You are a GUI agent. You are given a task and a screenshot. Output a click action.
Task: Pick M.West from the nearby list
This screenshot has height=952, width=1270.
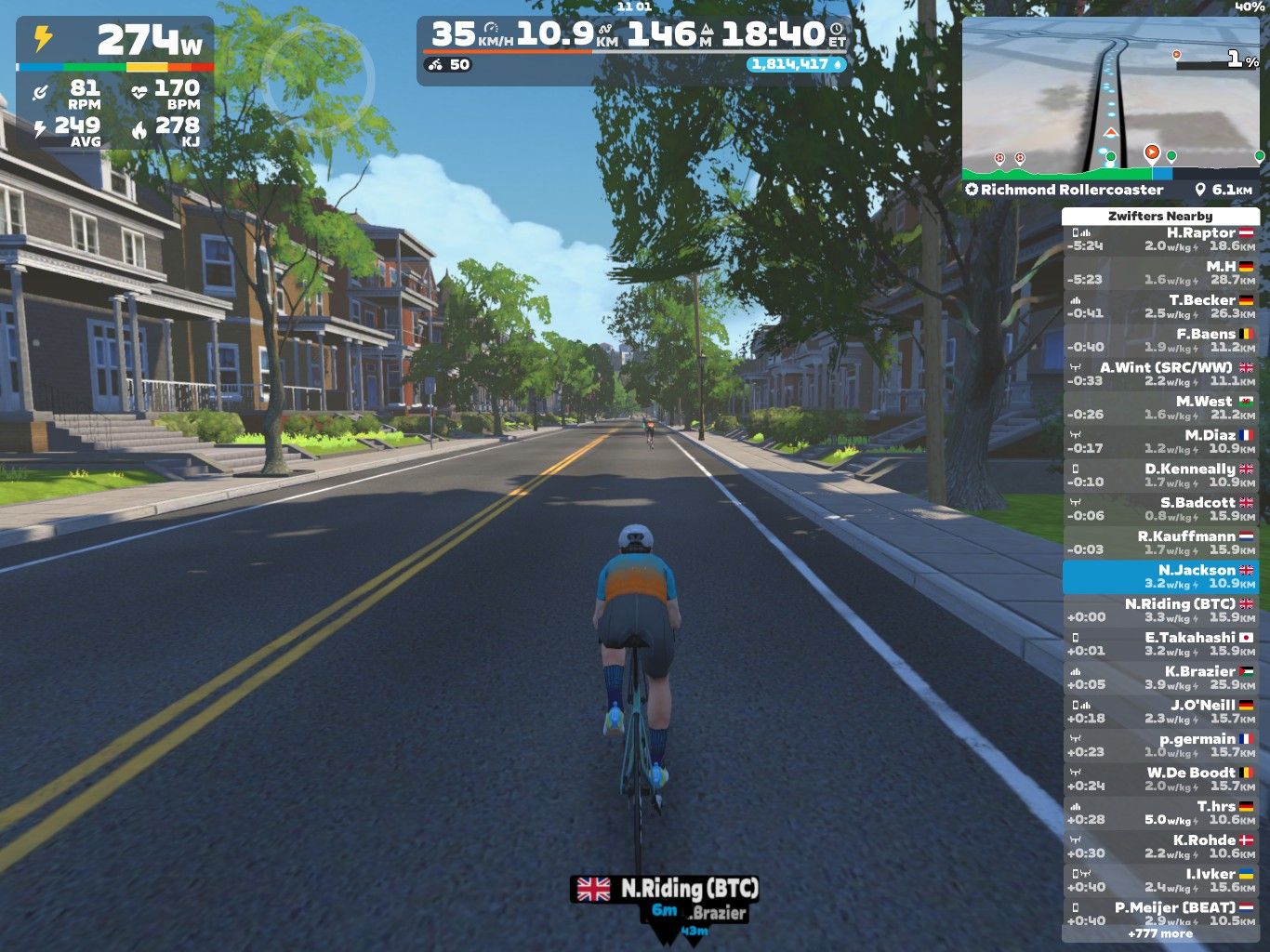click(1160, 408)
